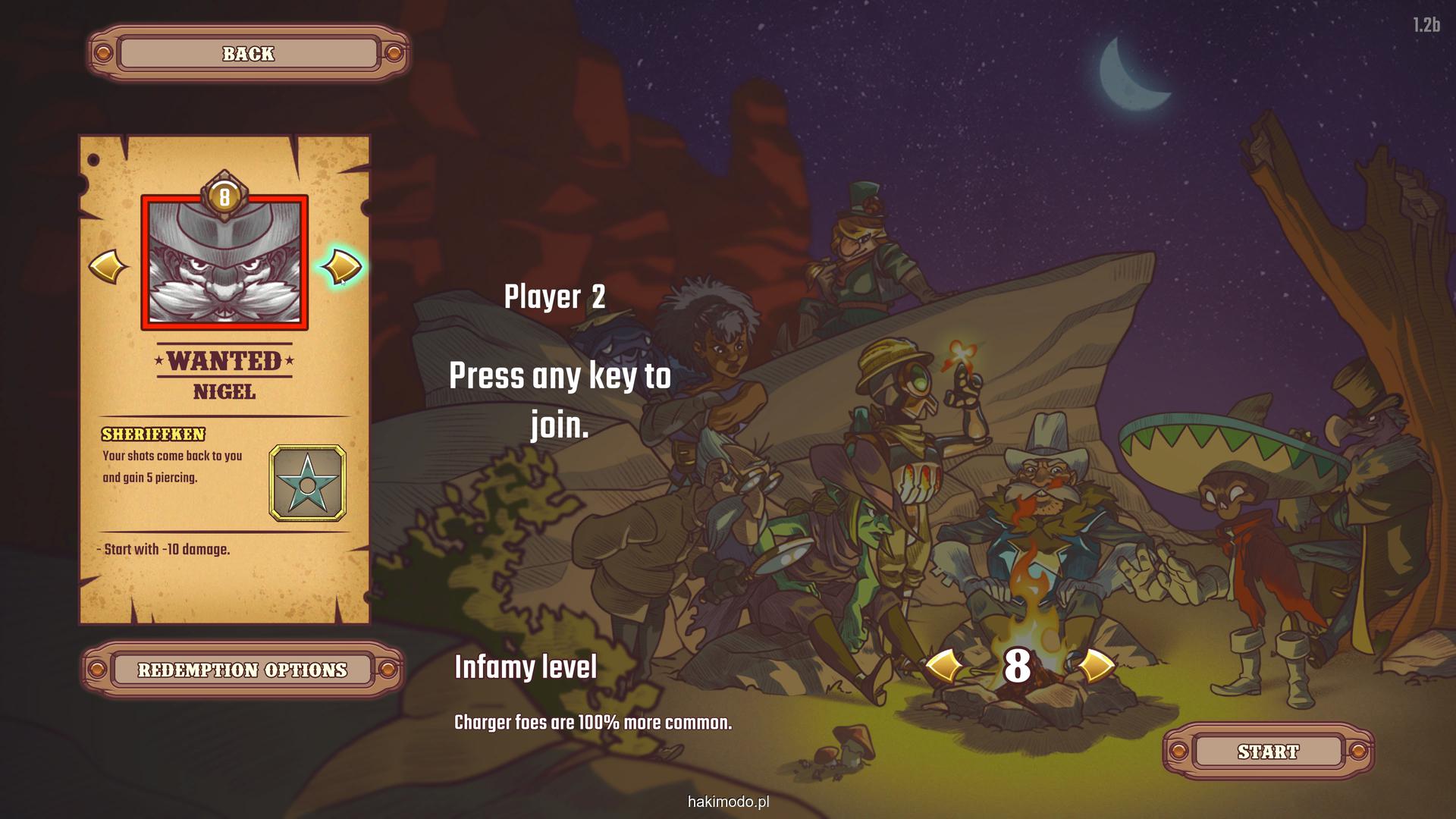Open Redemption Options
Image resolution: width=1456 pixels, height=819 pixels.
point(242,670)
